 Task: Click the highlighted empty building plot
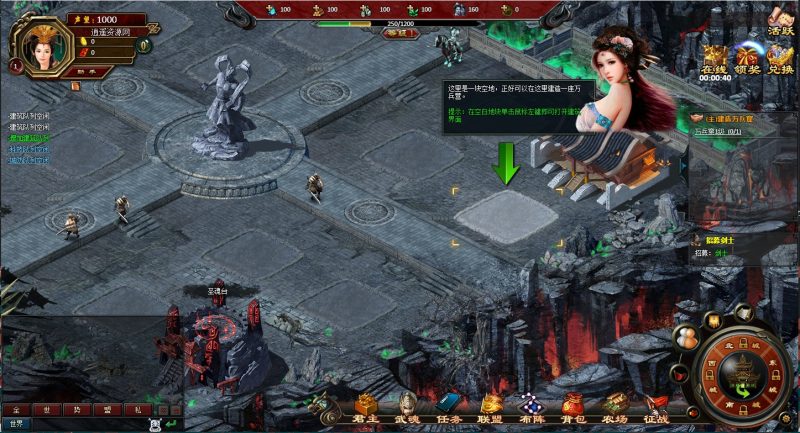tap(505, 213)
